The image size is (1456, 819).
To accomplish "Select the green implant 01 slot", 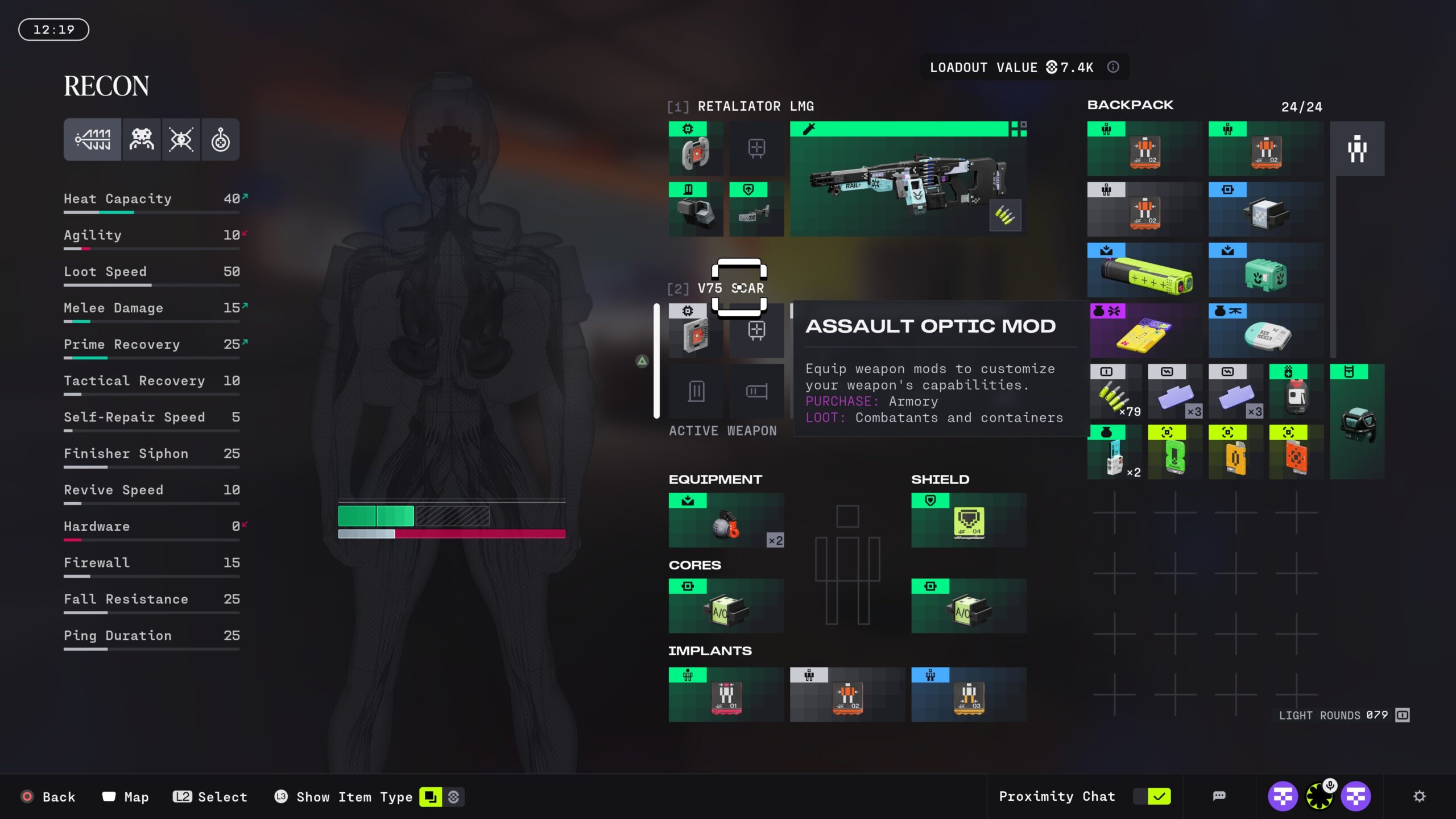I will [x=726, y=694].
